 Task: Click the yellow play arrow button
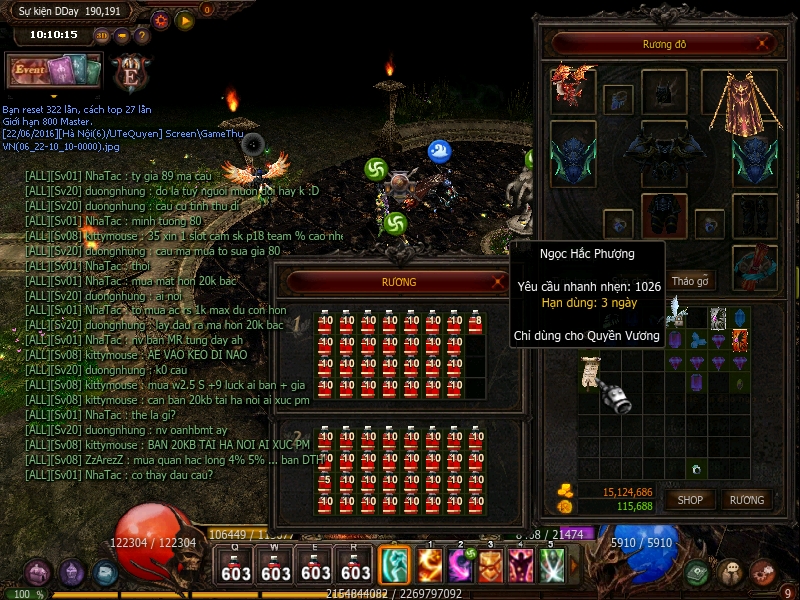coord(185,19)
